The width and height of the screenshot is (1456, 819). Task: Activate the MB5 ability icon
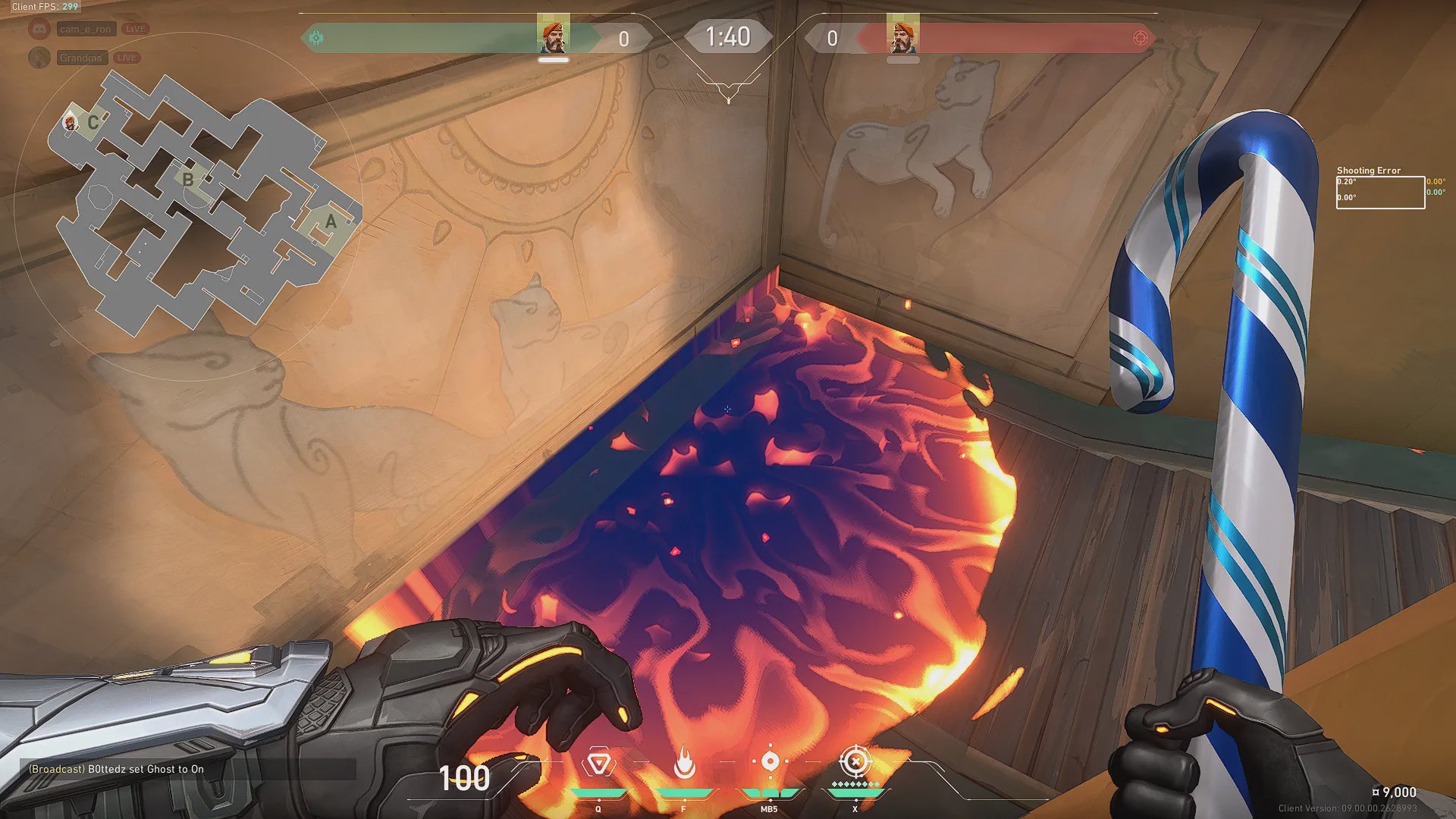[770, 761]
